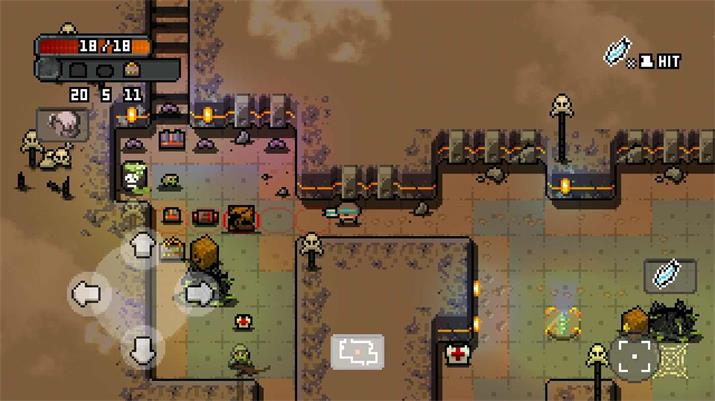Tap the down arrow on the d-pad
This screenshot has width=715, height=401.
tap(143, 345)
